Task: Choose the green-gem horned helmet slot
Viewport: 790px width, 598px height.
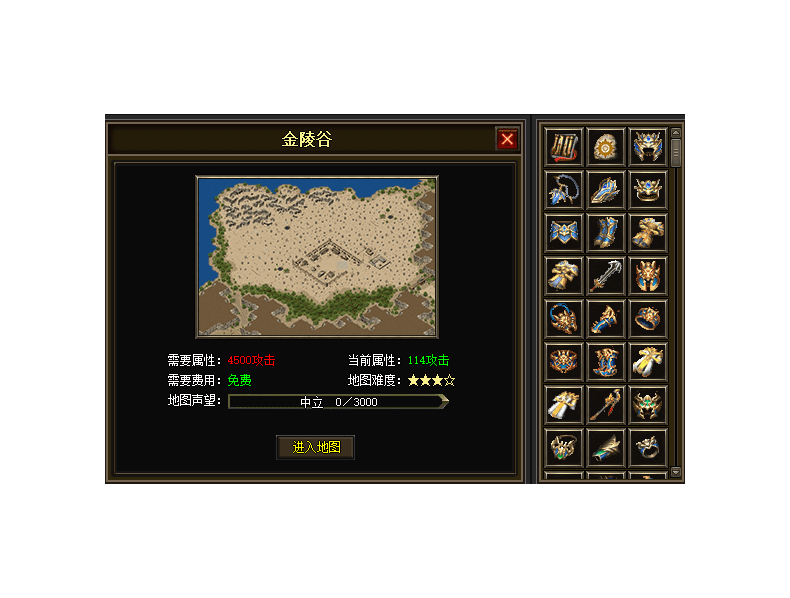Action: 648,404
